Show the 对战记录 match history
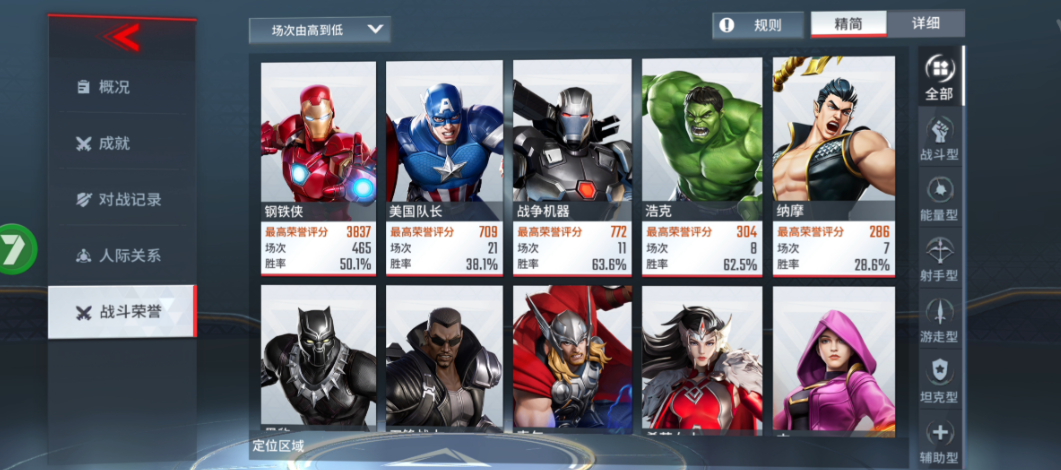Image resolution: width=1061 pixels, height=470 pixels. (121, 199)
